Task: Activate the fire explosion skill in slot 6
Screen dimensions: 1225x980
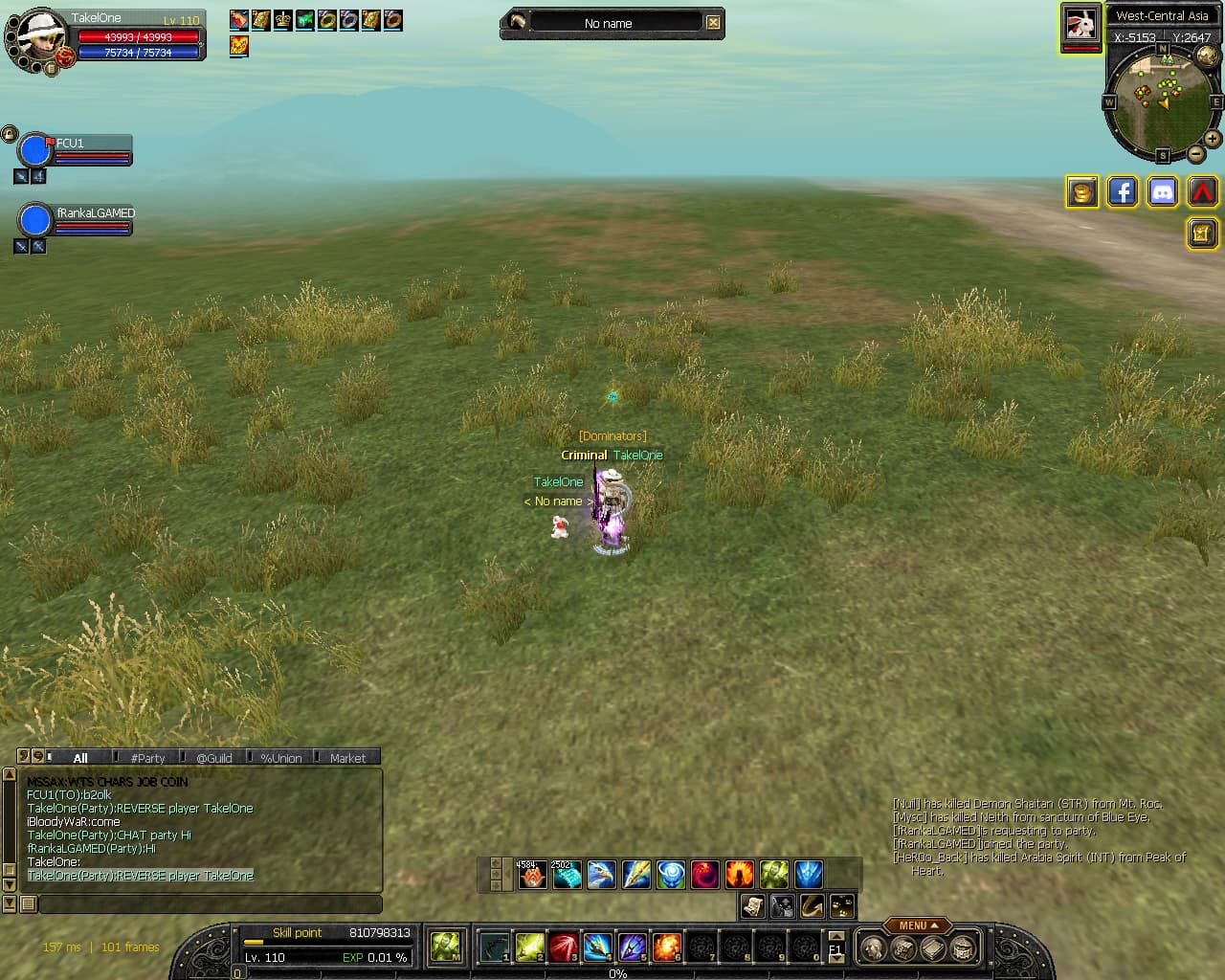Action: tap(667, 947)
